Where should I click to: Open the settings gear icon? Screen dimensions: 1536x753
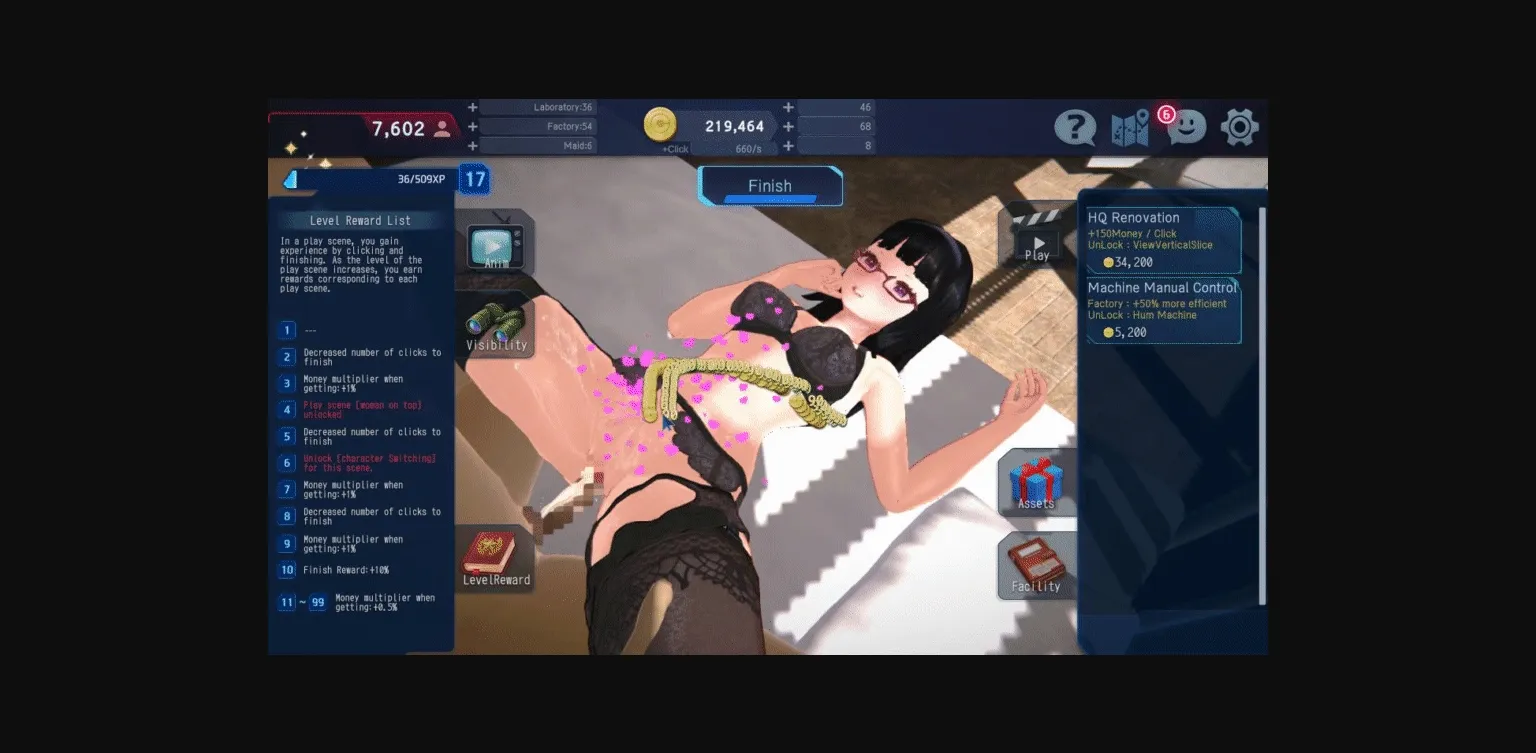(1240, 127)
